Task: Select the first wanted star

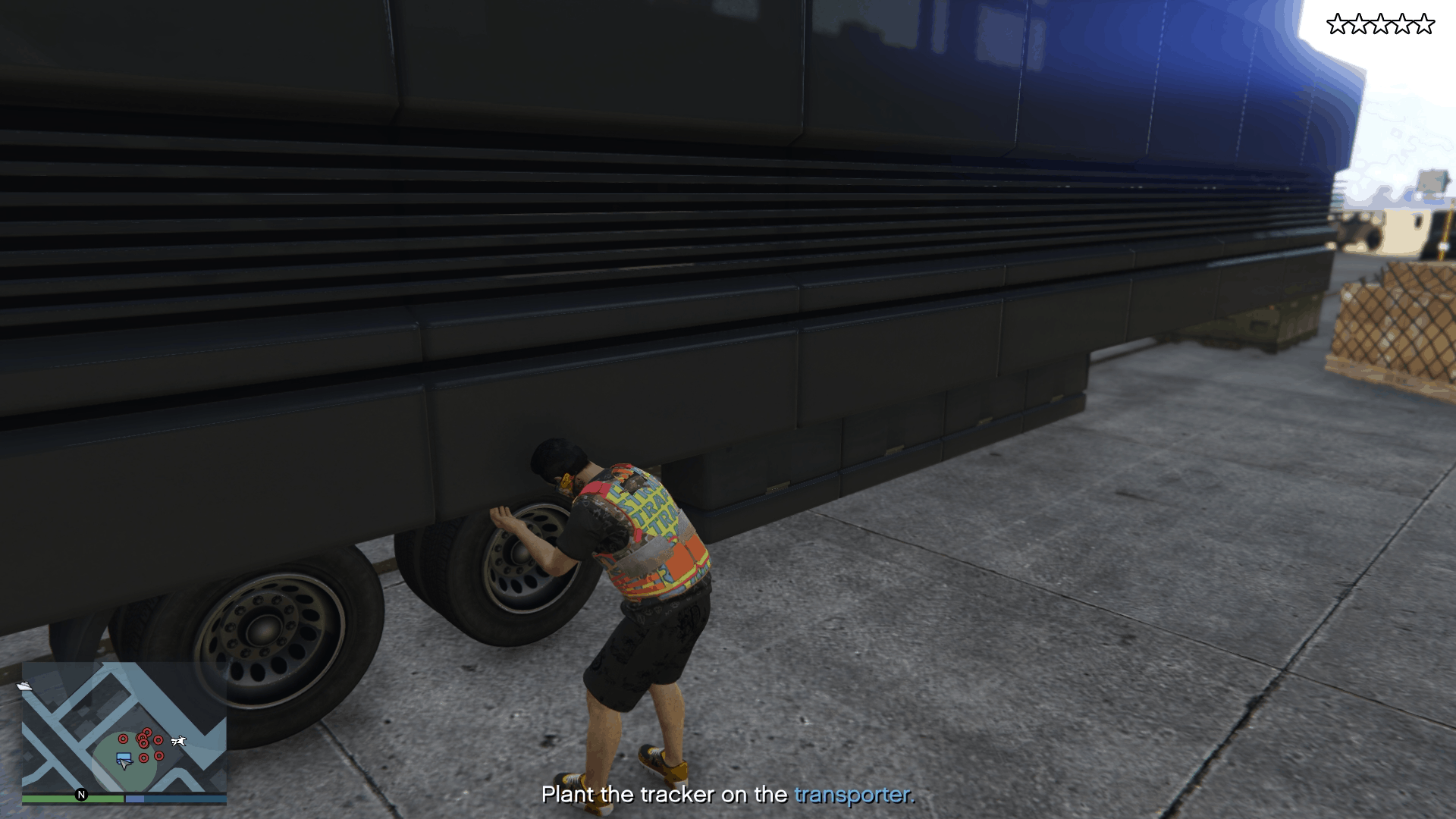Action: 1338,24
